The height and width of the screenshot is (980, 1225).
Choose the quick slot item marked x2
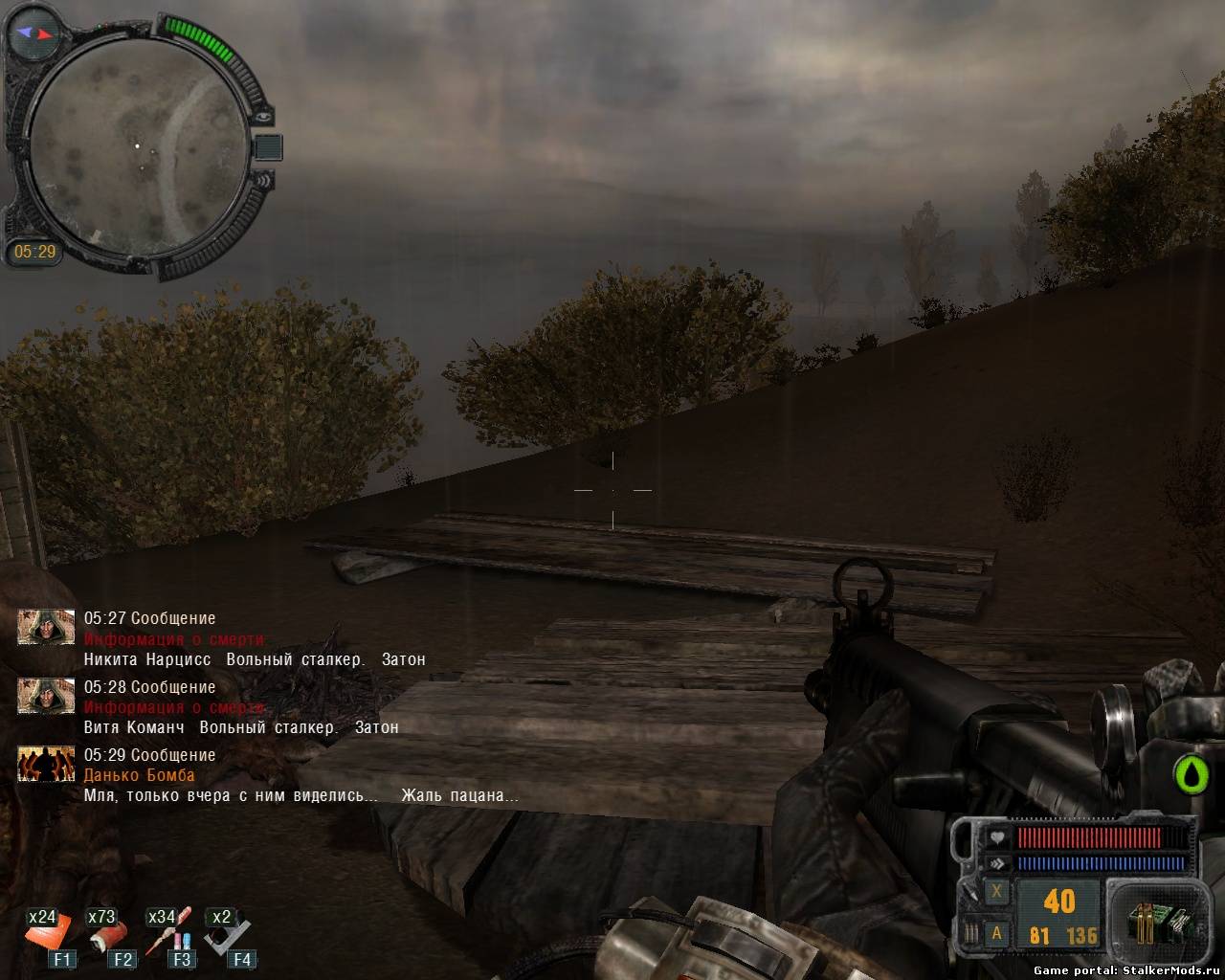pos(228,933)
